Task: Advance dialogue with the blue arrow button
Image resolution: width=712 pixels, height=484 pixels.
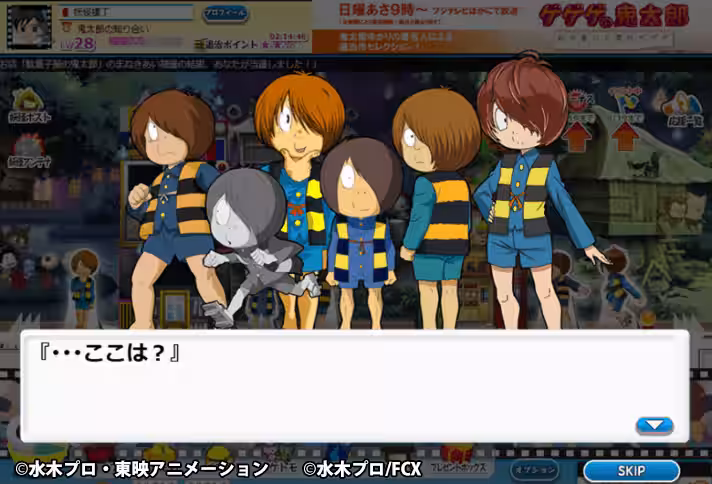Action: [654, 425]
